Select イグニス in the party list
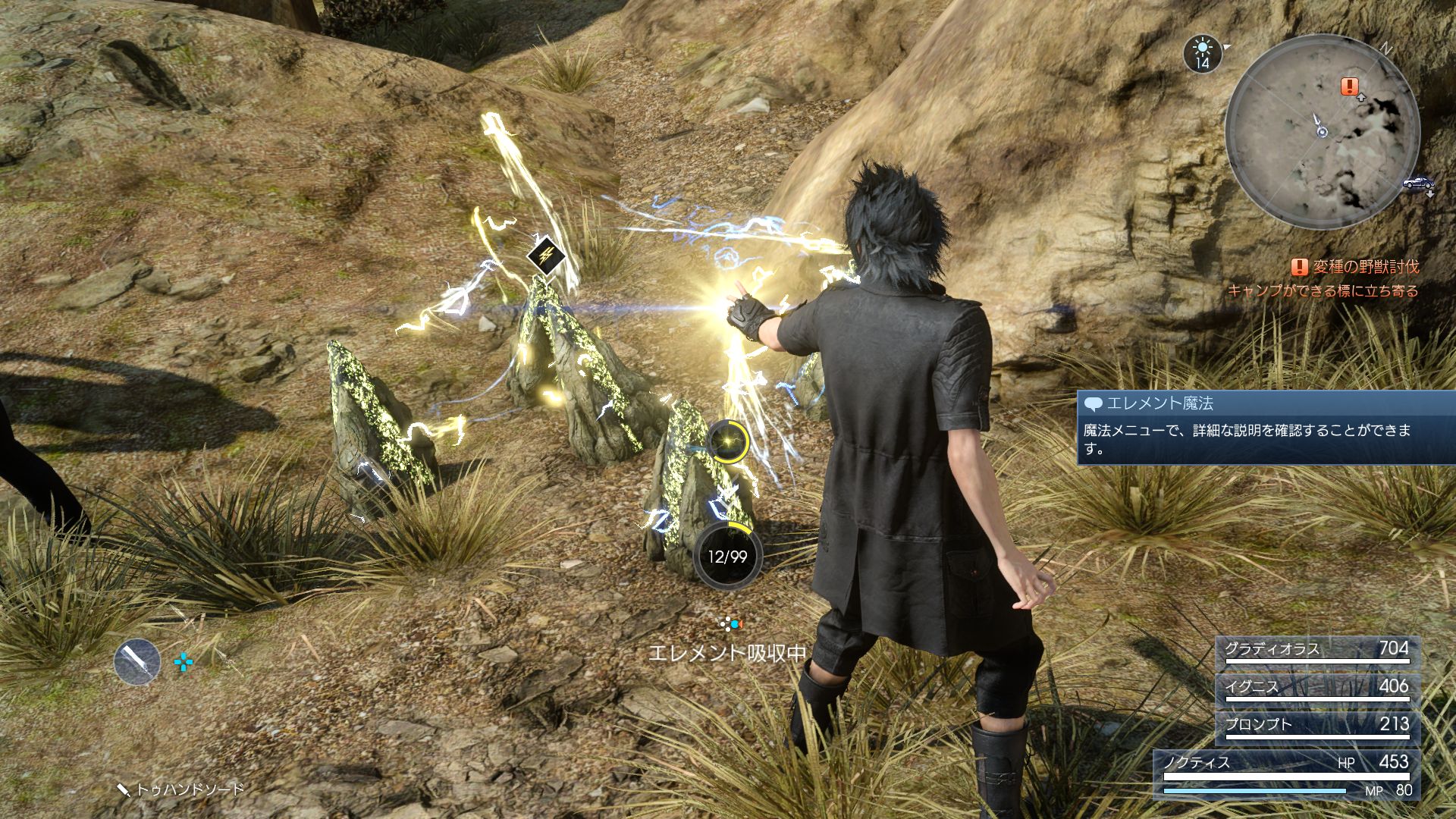Image resolution: width=1456 pixels, height=819 pixels. point(1317,689)
